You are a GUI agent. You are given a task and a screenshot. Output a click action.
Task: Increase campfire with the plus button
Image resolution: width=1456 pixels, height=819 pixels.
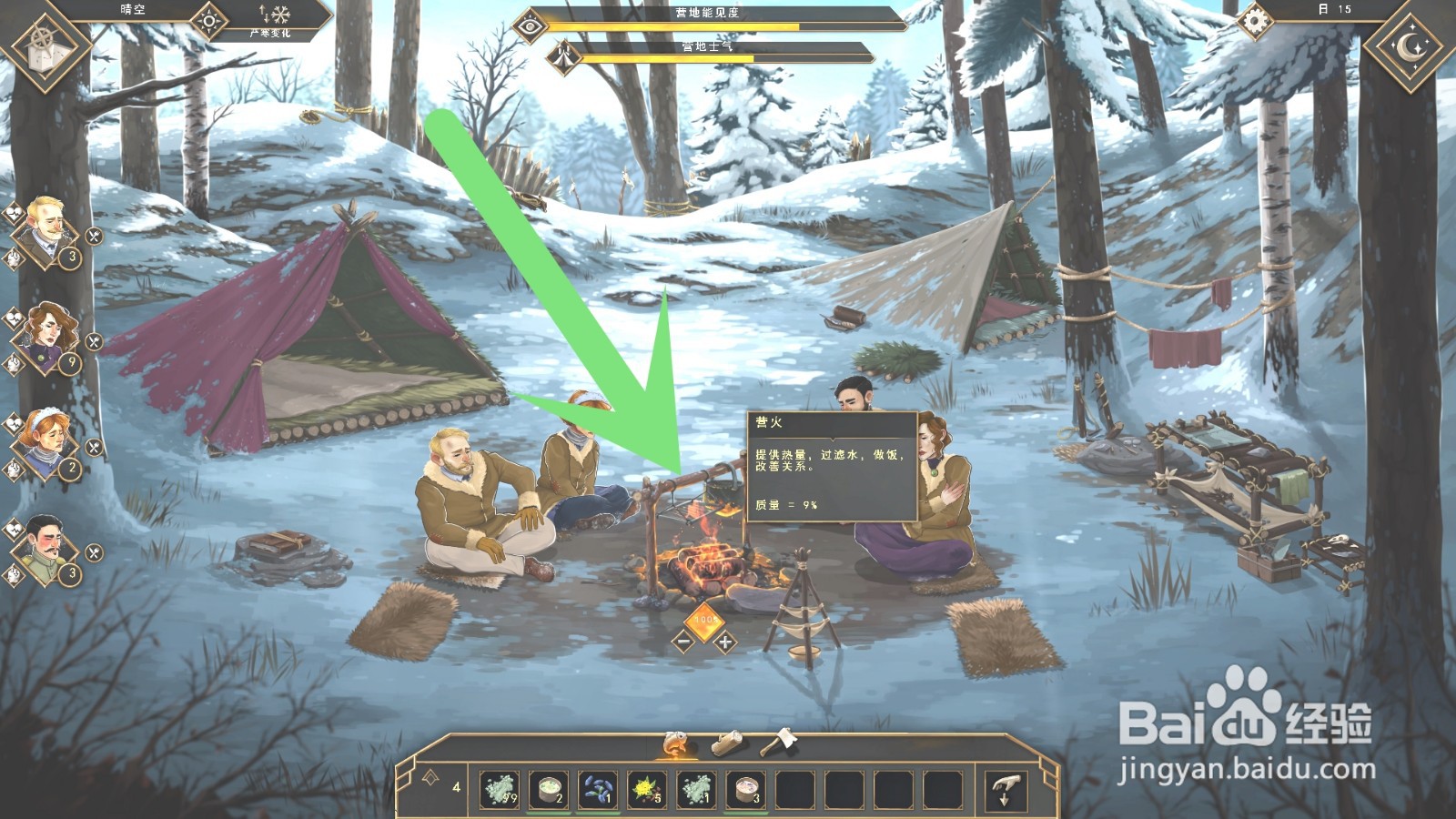(x=725, y=642)
